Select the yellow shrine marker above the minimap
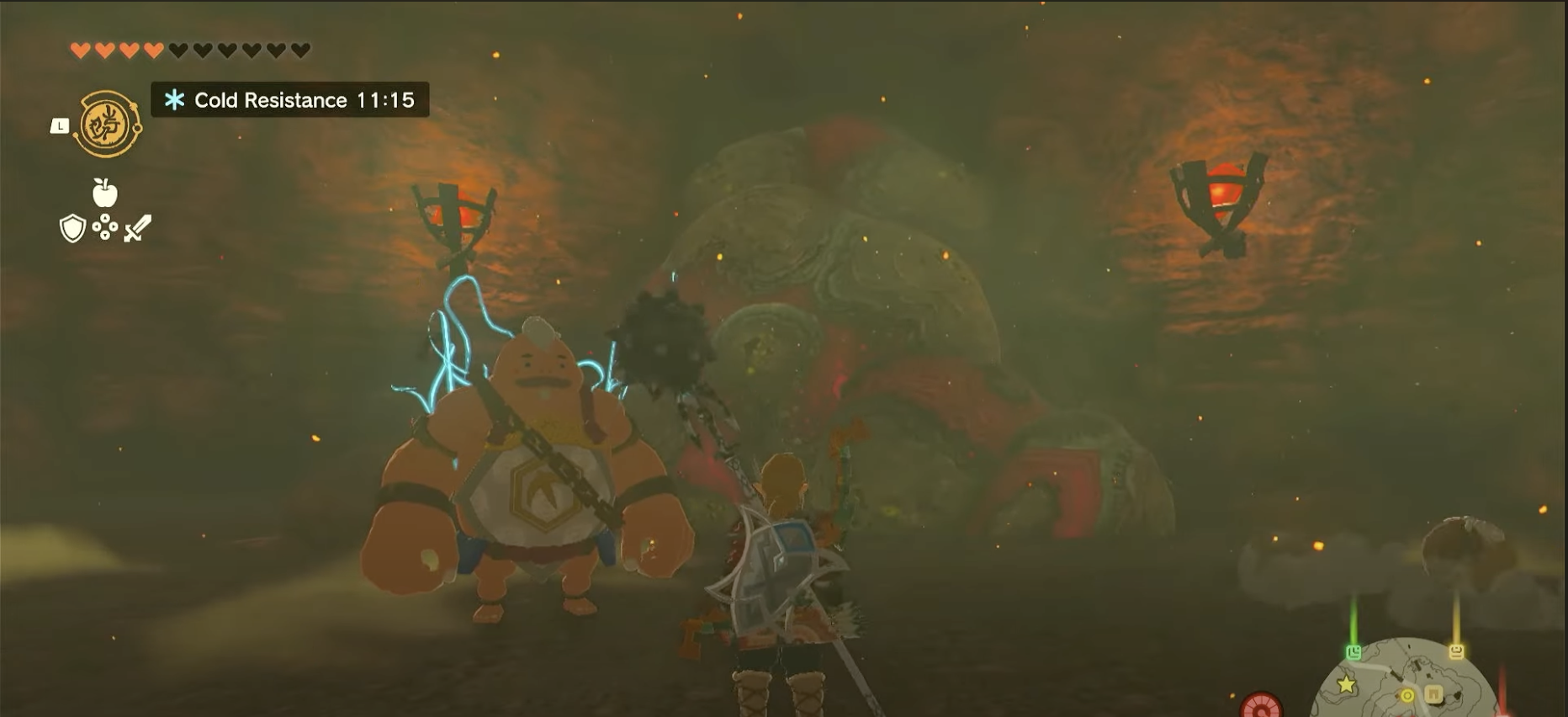 [1456, 651]
